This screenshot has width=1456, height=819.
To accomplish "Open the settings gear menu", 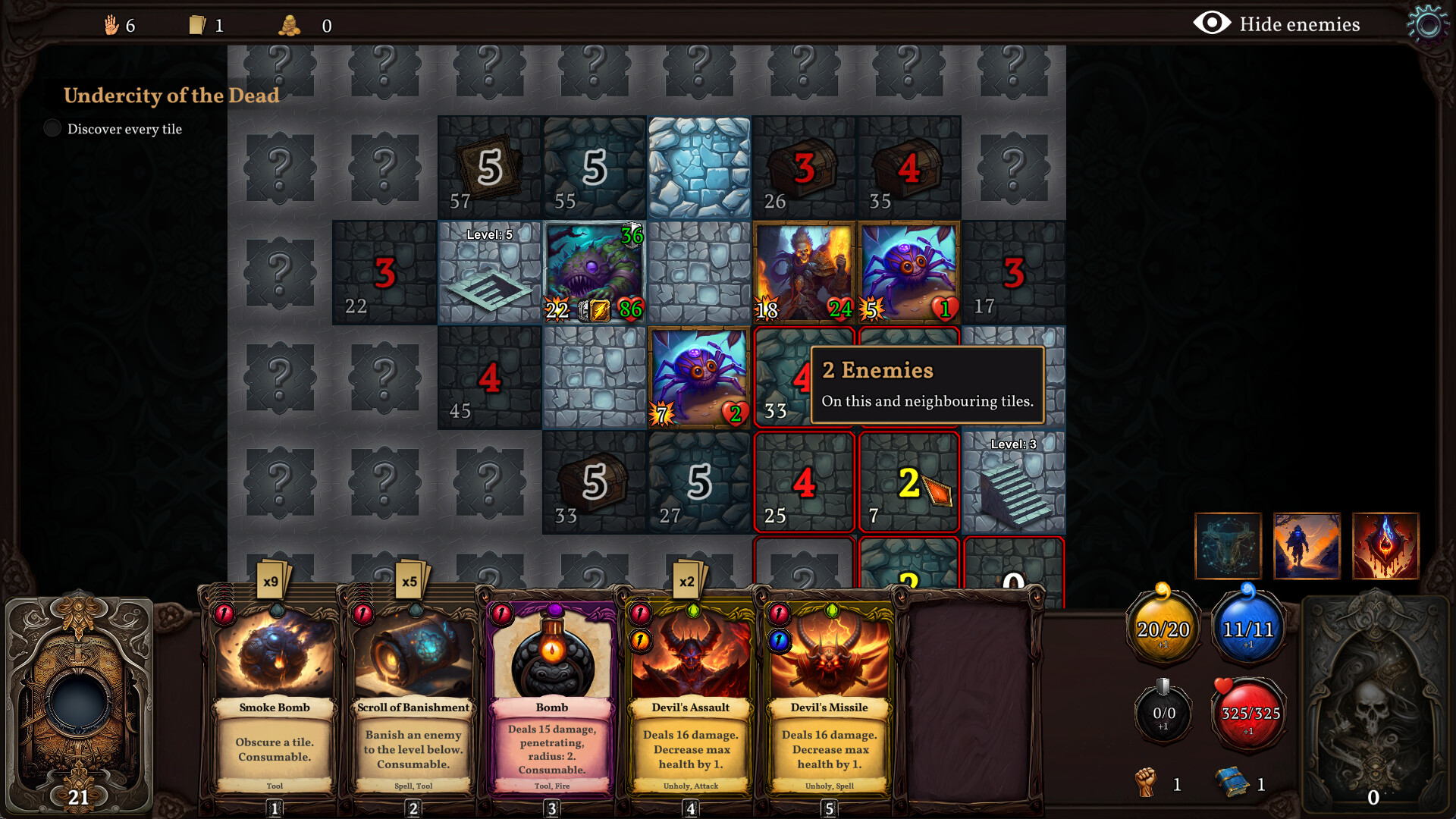I will point(1429,25).
